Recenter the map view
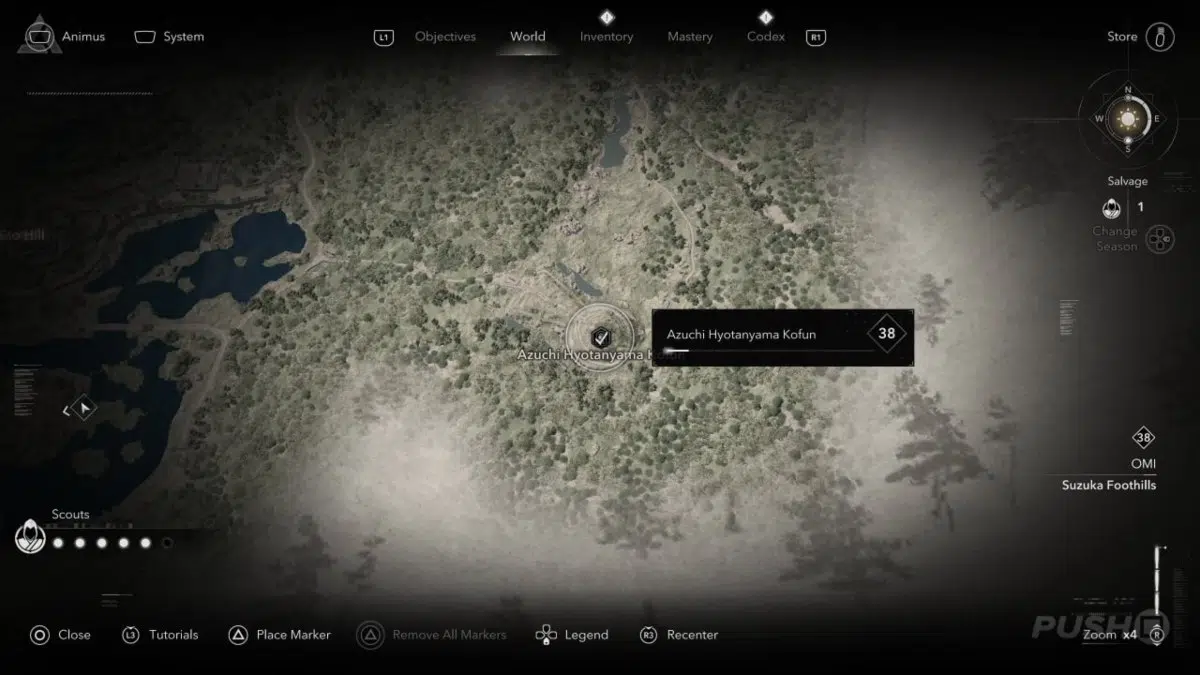Screen dimensions: 1200x675 coord(678,634)
